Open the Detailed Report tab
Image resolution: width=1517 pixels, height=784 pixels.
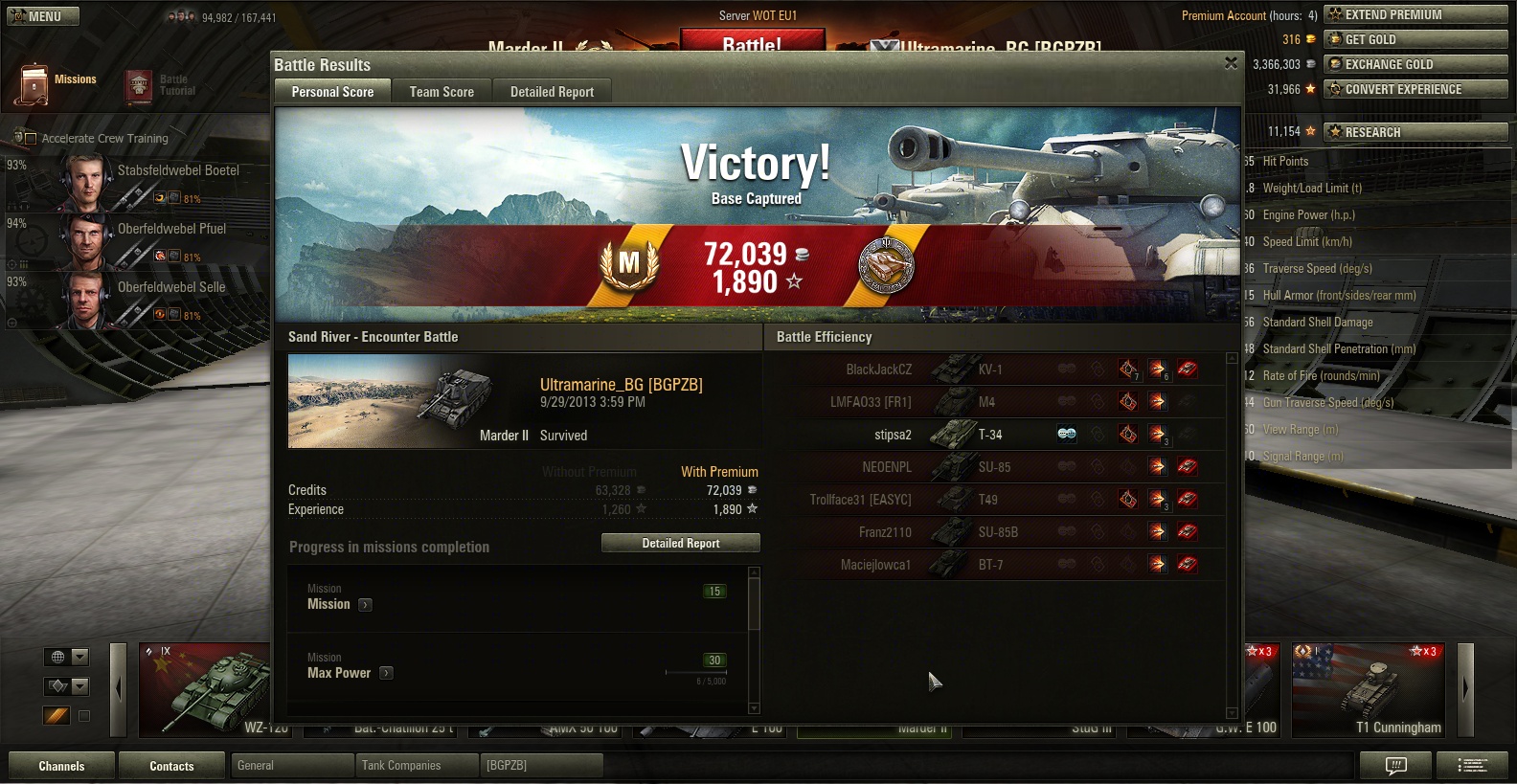coord(552,92)
